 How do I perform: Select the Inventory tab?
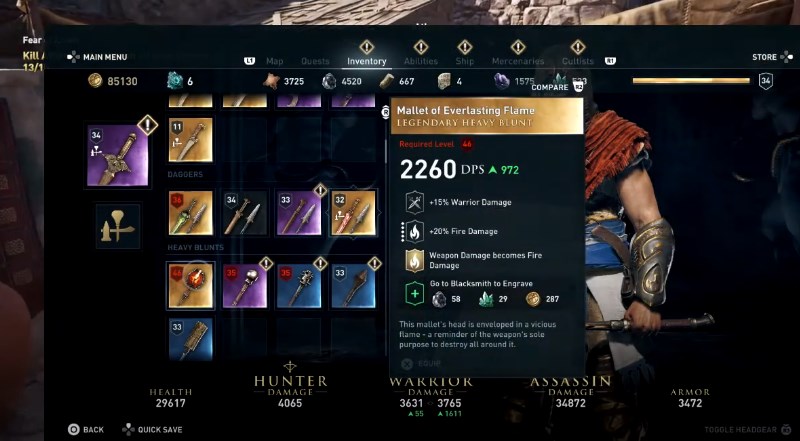(x=366, y=61)
